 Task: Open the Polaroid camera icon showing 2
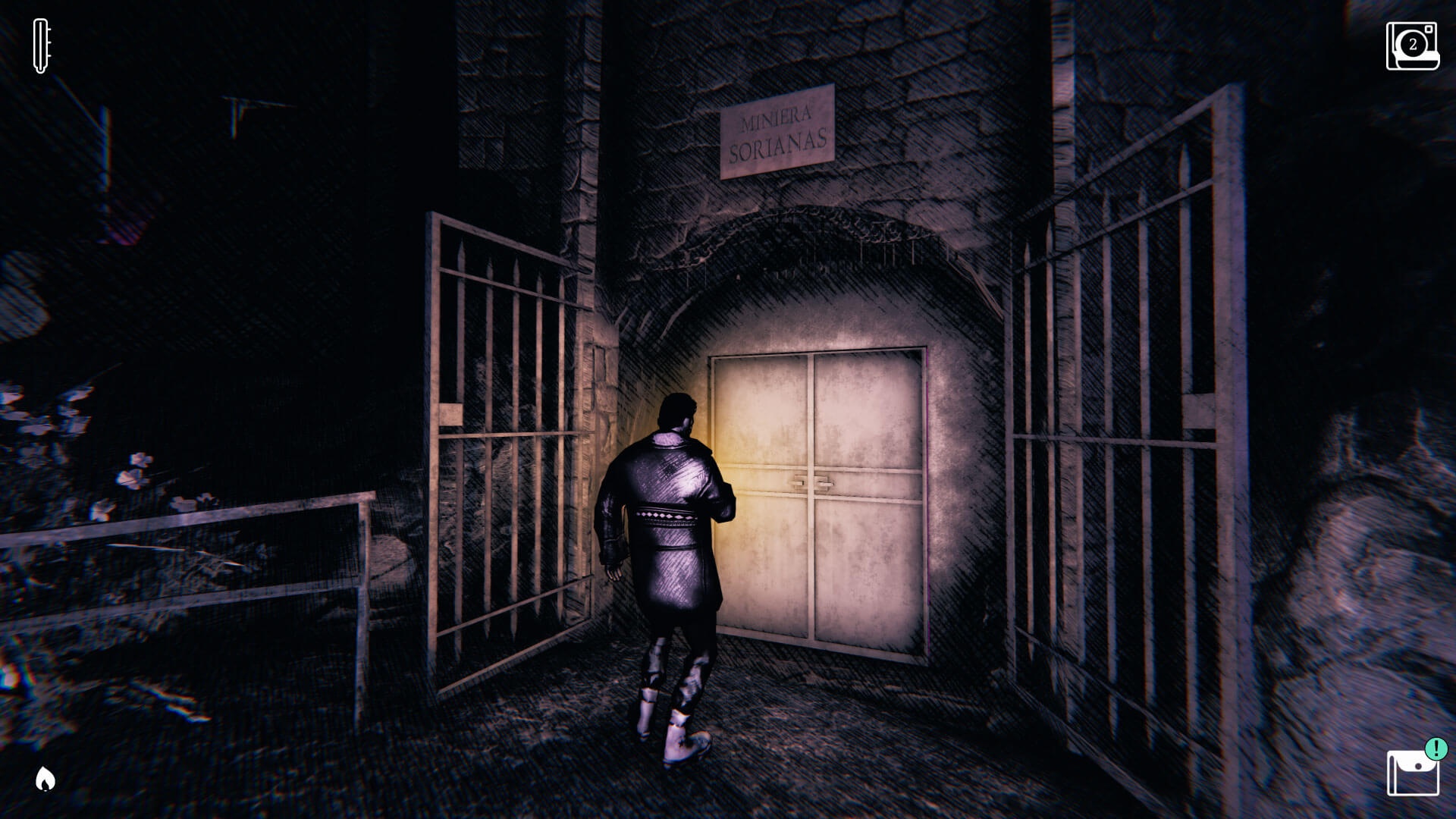pos(1412,46)
